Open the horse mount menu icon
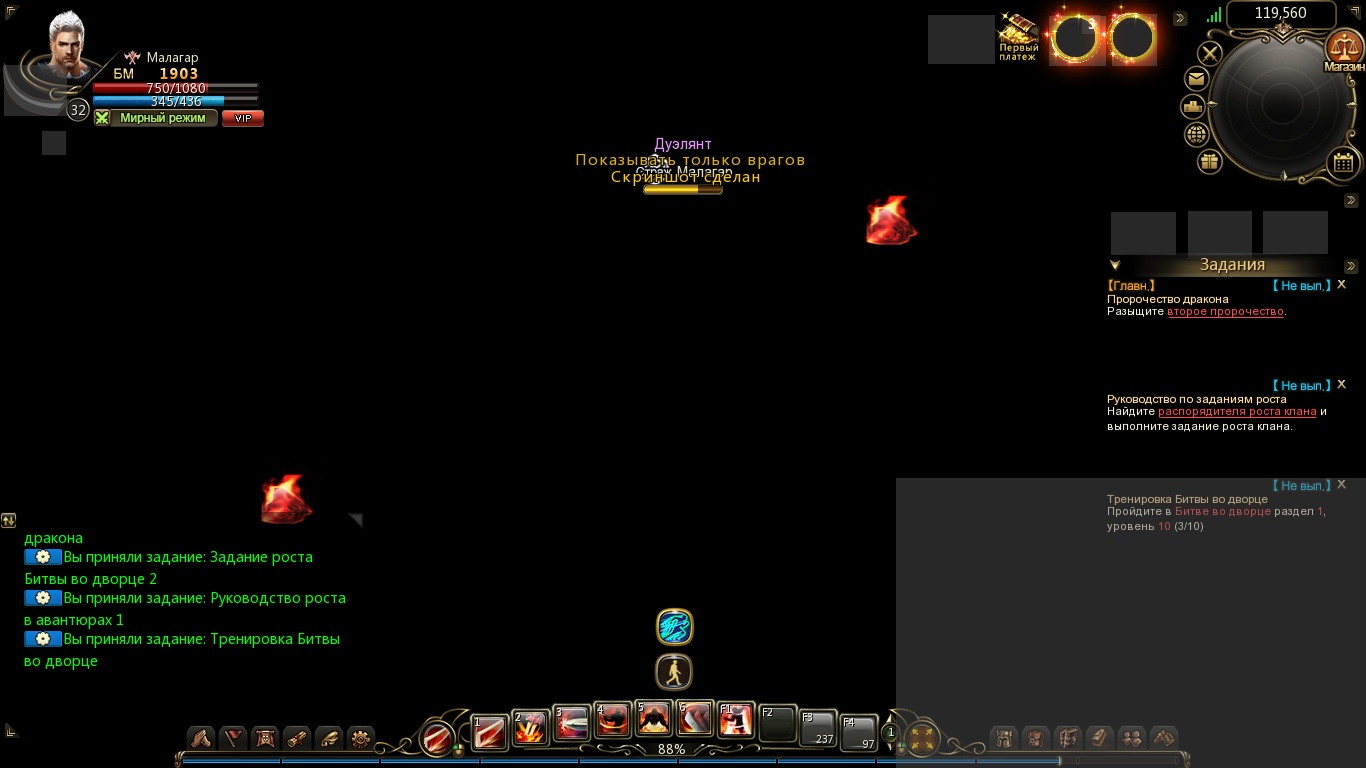Screen dimensions: 1366x768 (1164, 738)
